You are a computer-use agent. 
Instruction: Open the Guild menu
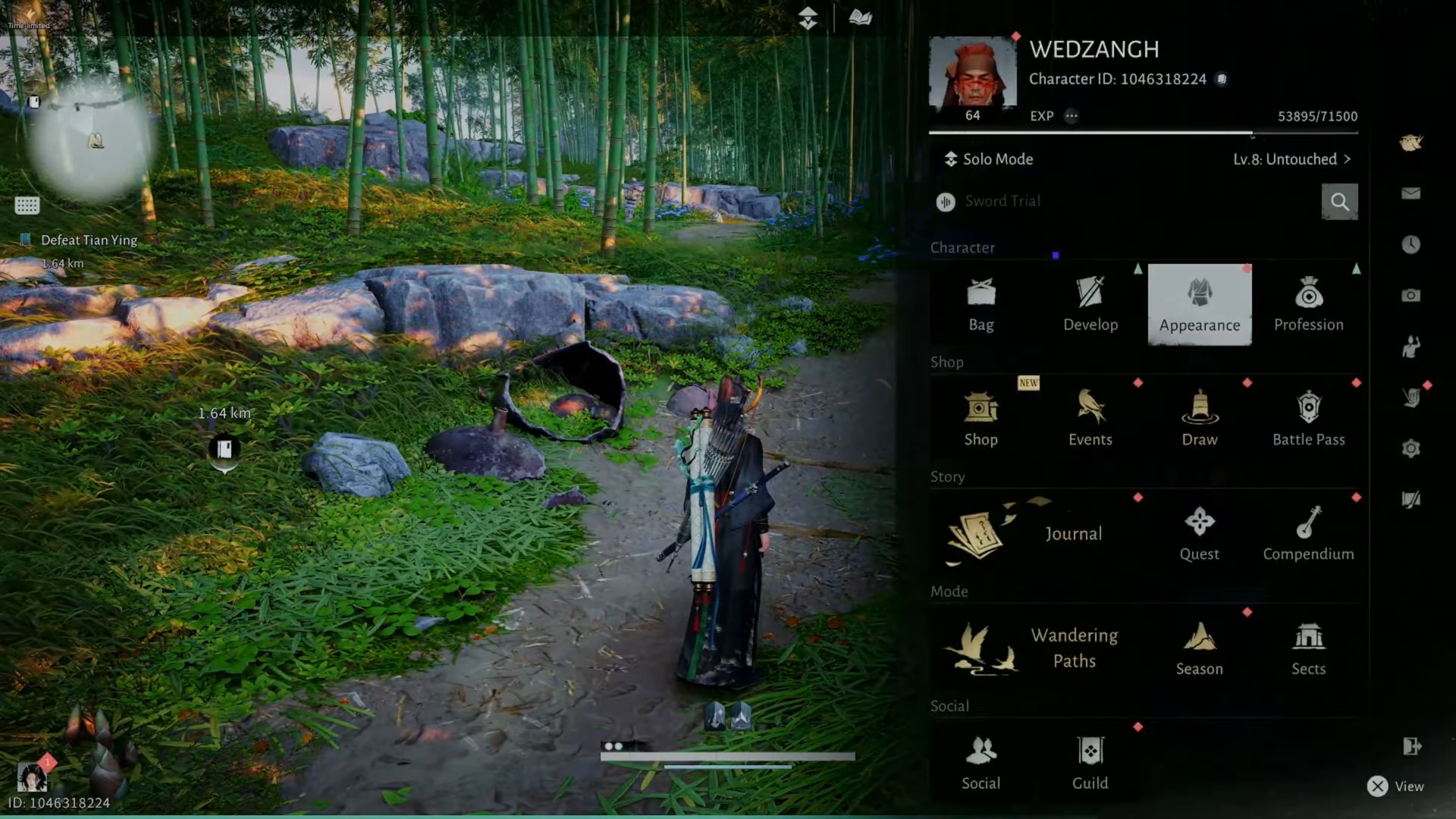[x=1090, y=763]
